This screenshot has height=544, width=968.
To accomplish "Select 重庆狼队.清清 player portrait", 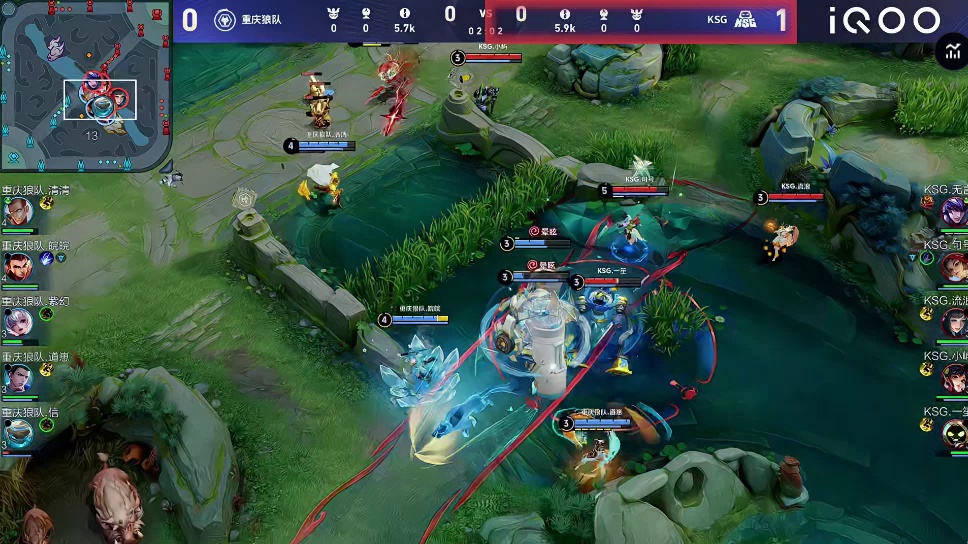I will pyautogui.click(x=17, y=212).
